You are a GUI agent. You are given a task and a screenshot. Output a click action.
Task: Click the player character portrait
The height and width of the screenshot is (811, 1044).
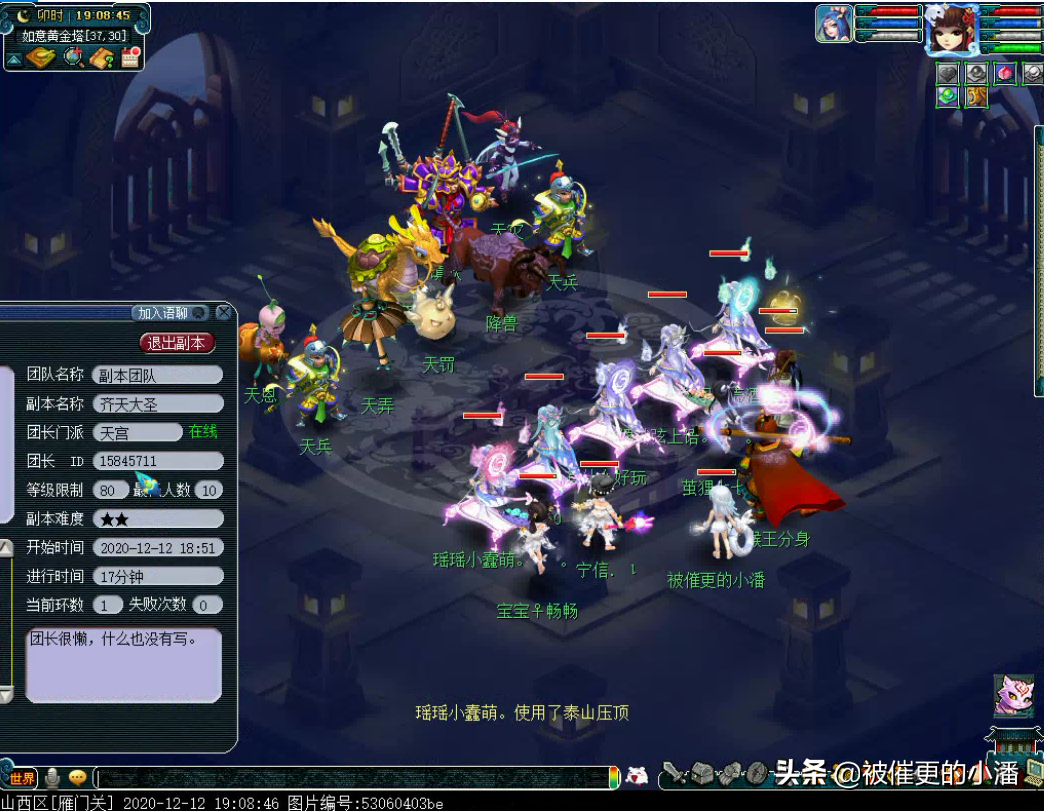tap(950, 29)
